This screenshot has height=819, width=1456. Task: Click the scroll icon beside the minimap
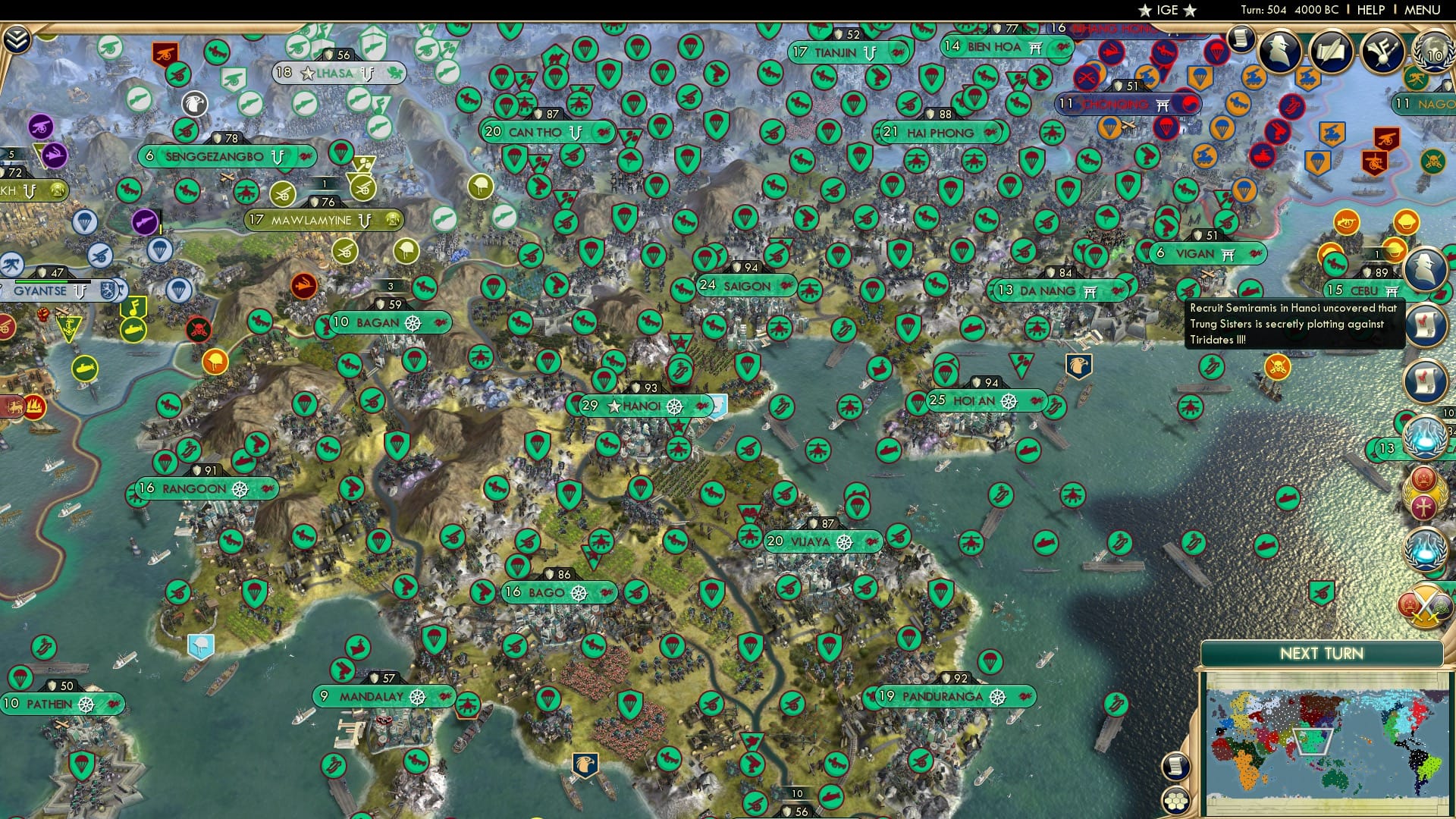(x=1175, y=767)
